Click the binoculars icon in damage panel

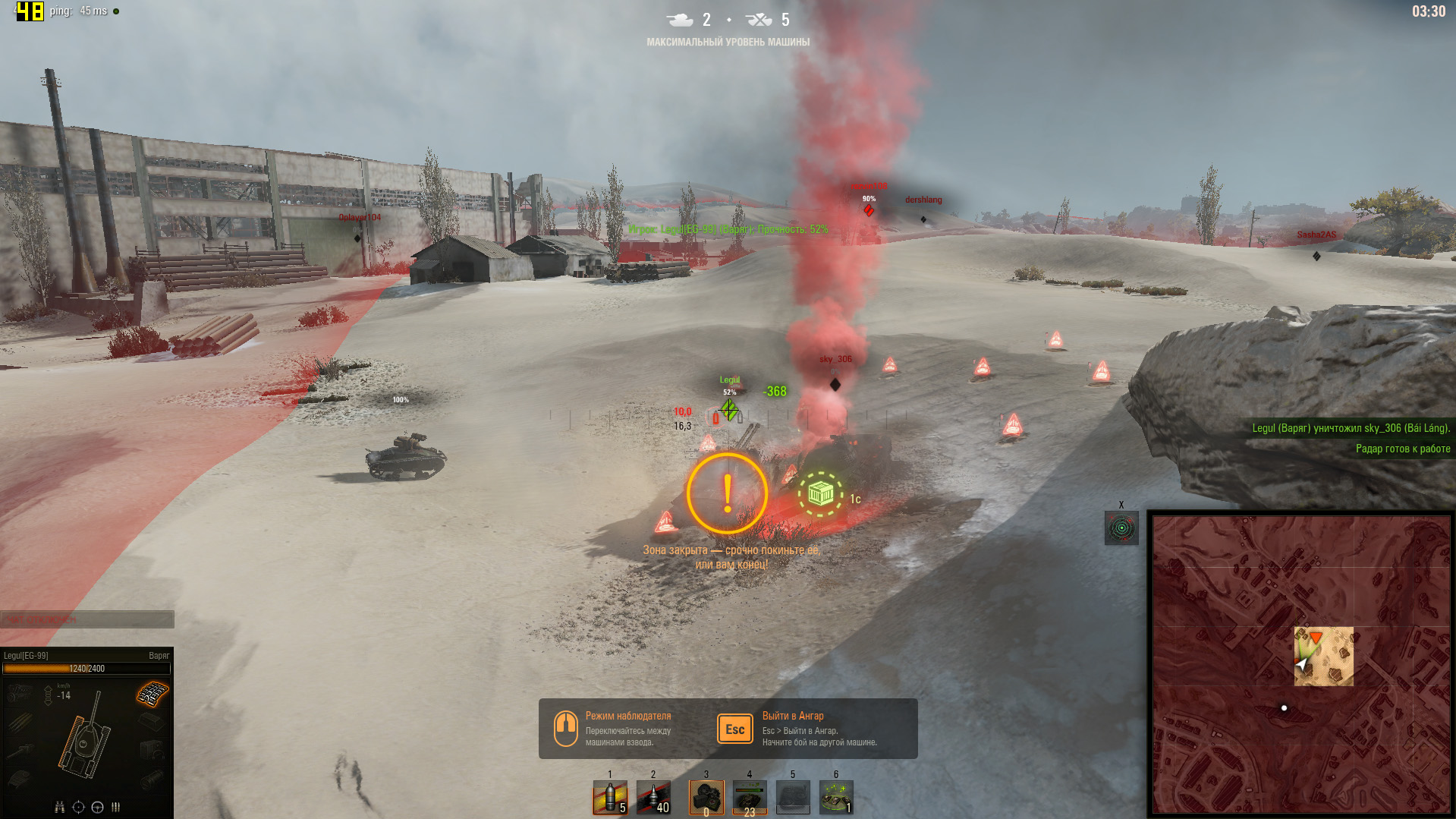click(x=60, y=807)
